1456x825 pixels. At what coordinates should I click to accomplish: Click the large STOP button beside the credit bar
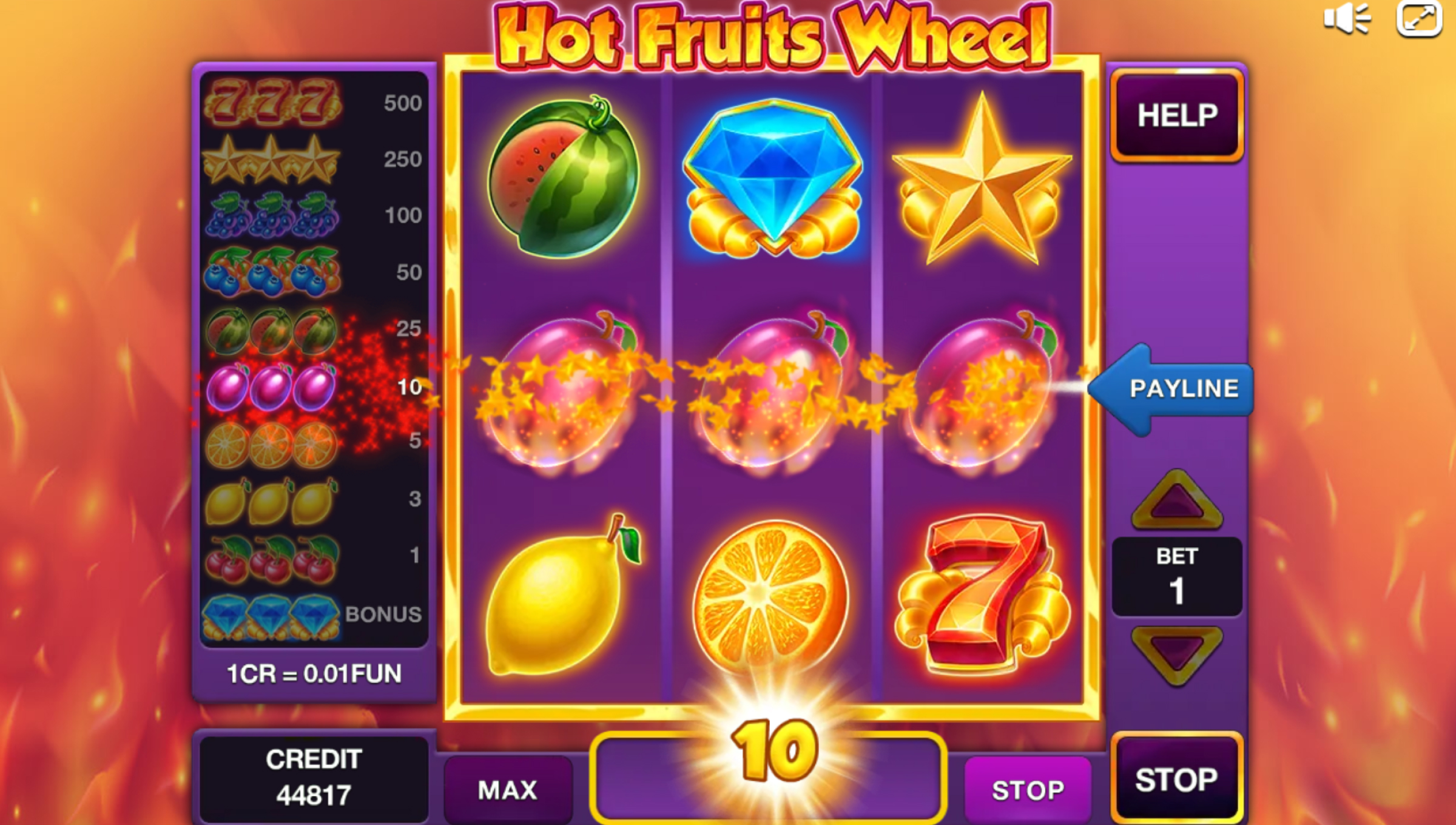pos(1176,780)
